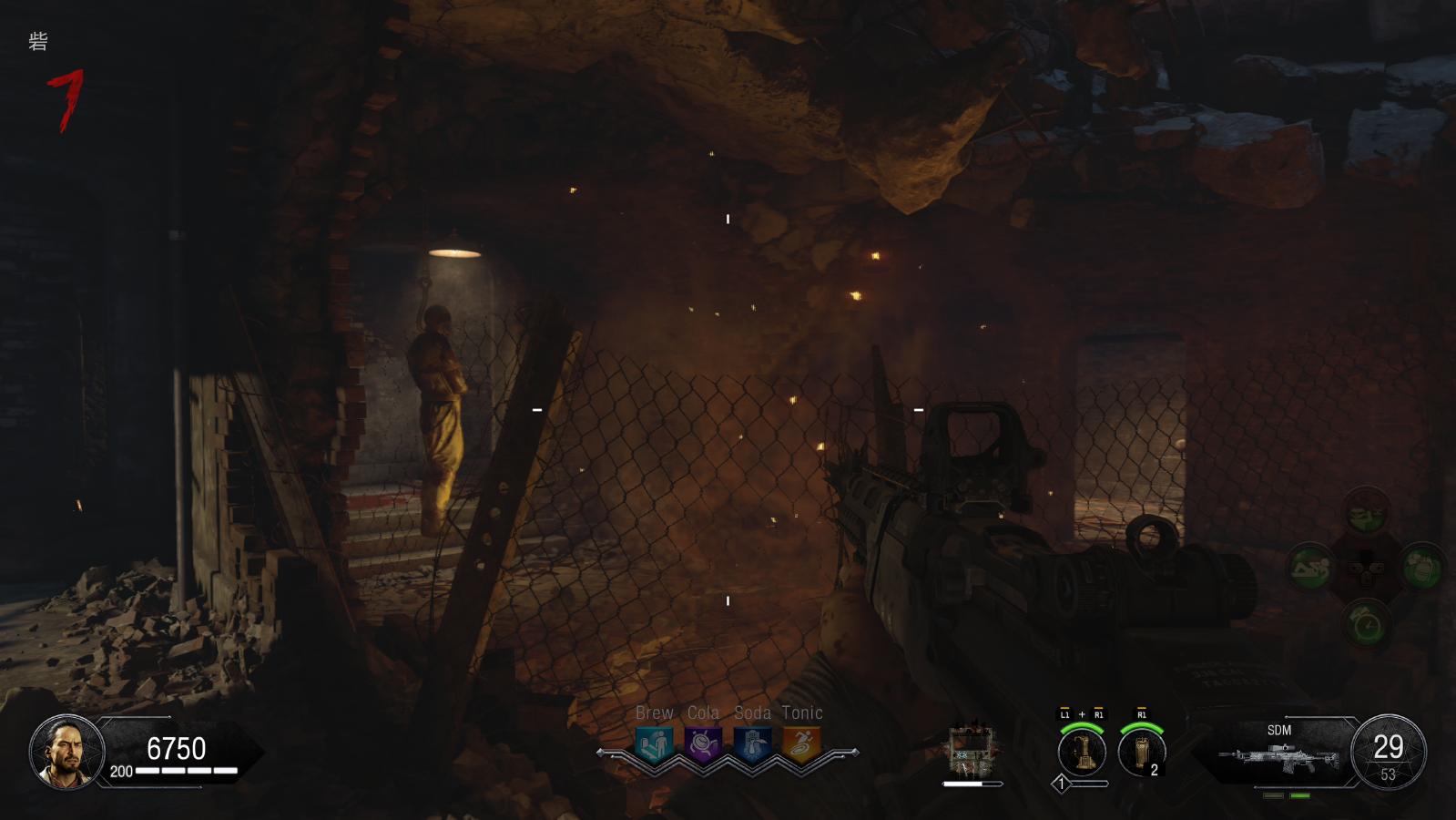Viewport: 1456px width, 820px height.
Task: Select the blue Soda perk icon
Action: [752, 744]
